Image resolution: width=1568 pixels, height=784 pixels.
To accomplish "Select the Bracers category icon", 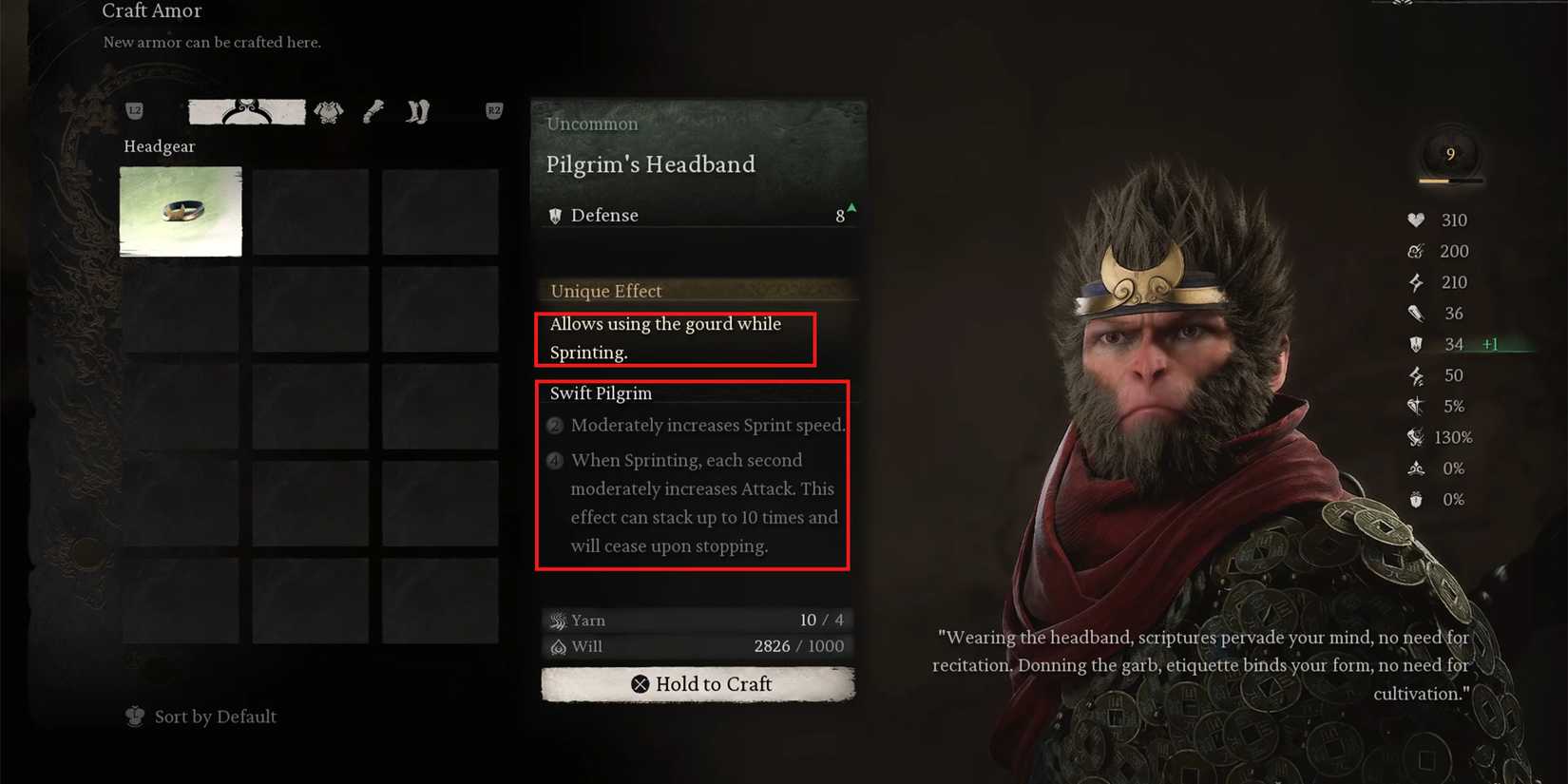I will click(x=373, y=111).
